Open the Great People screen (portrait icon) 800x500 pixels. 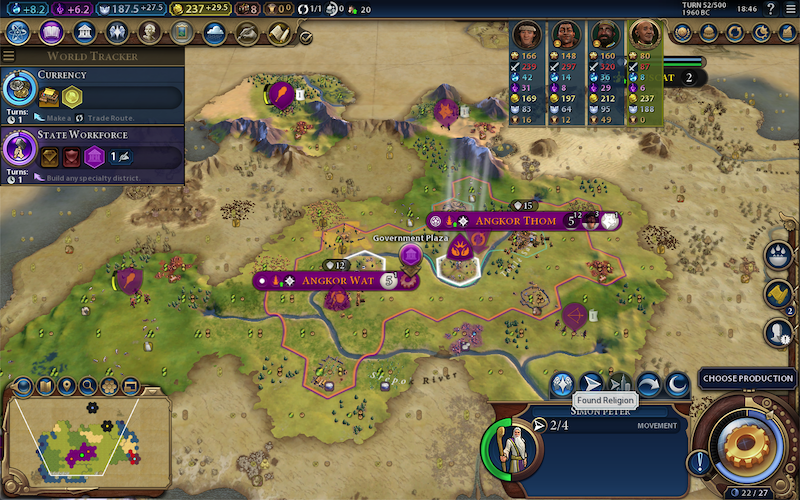[x=149, y=32]
